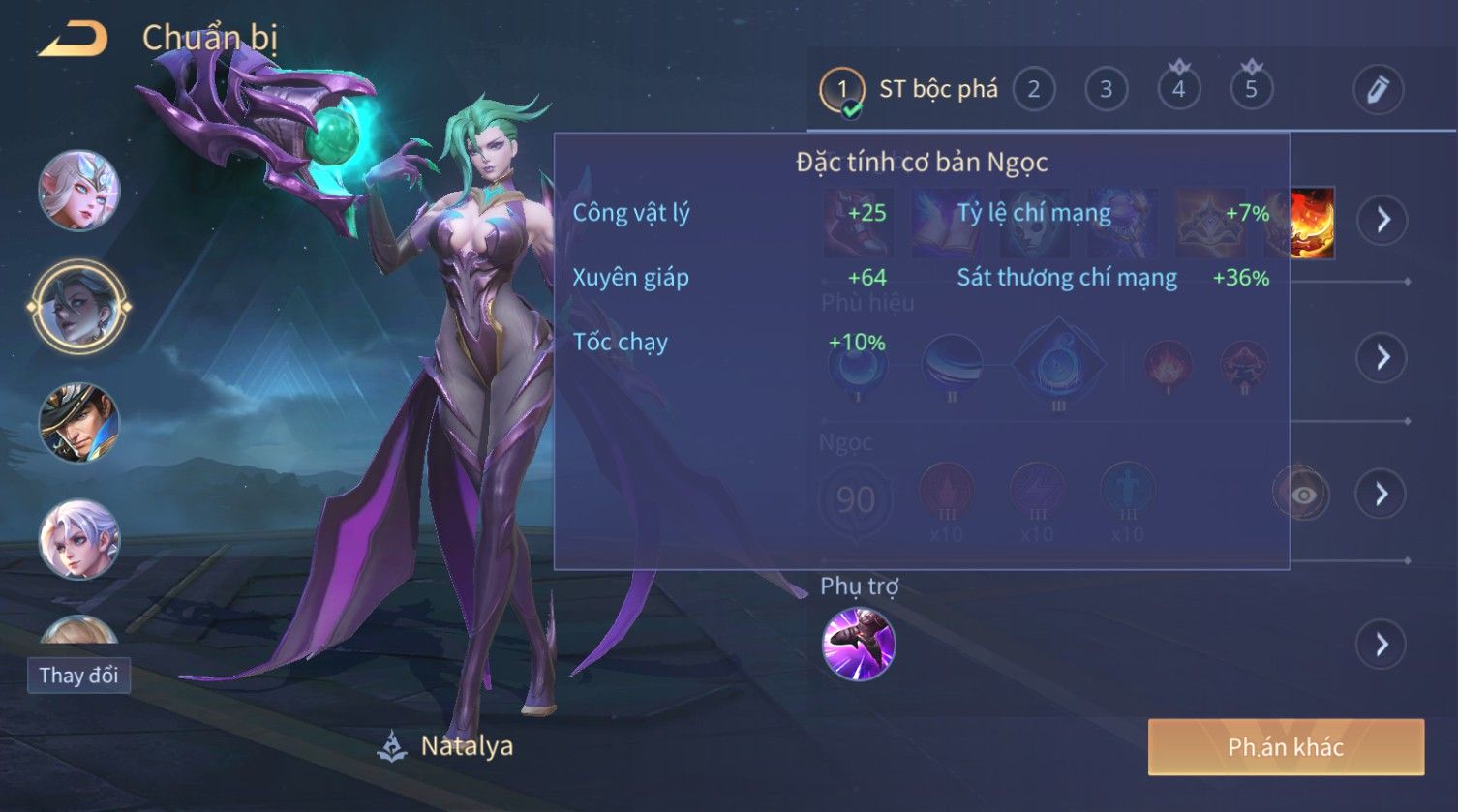Select the white-haired hero portrait
The image size is (1458, 812).
click(78, 539)
